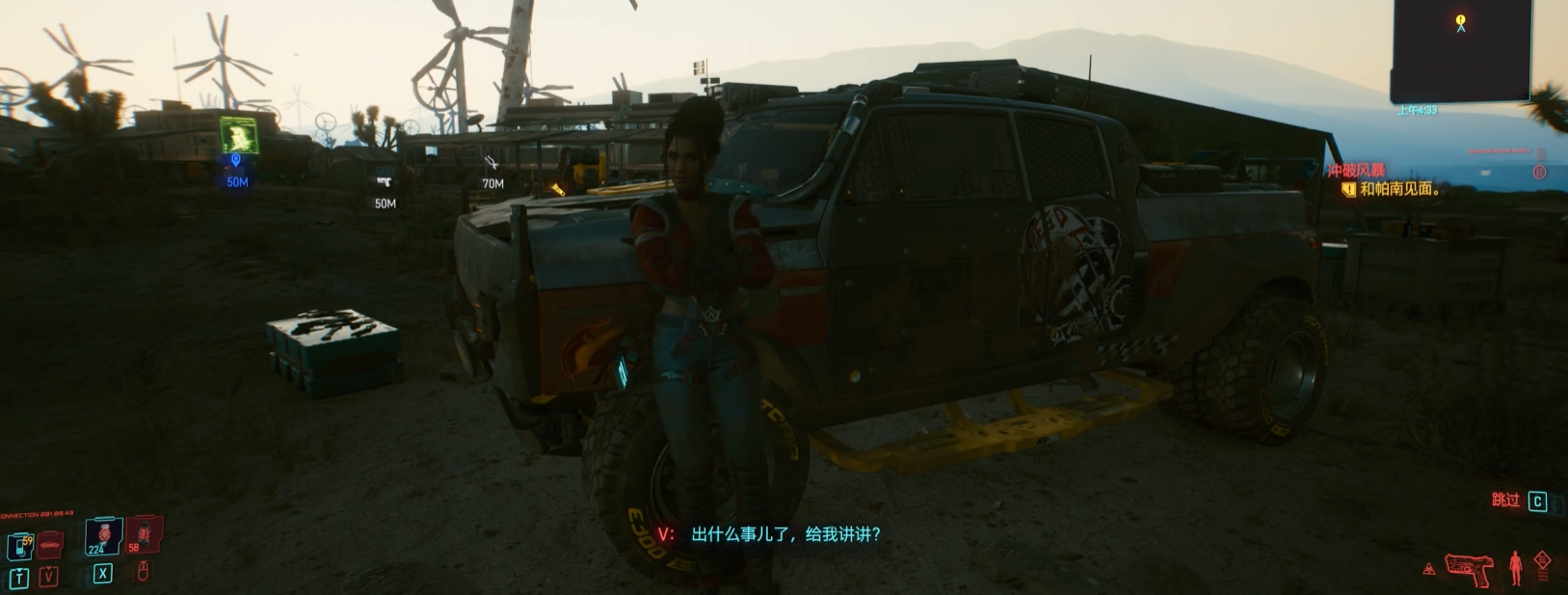Click the pistol marker at 50M
Viewport: 1568px width, 595px height.
385,181
